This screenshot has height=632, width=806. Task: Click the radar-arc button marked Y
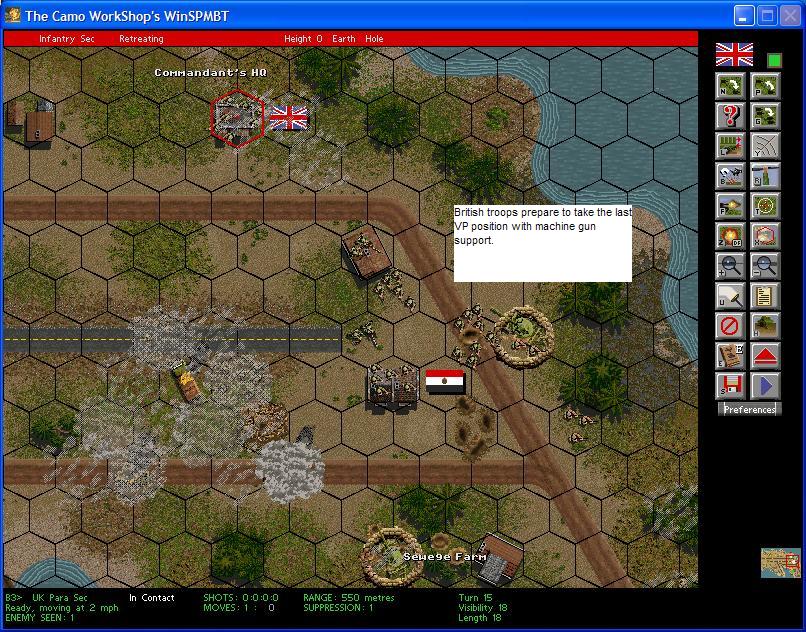[x=765, y=146]
